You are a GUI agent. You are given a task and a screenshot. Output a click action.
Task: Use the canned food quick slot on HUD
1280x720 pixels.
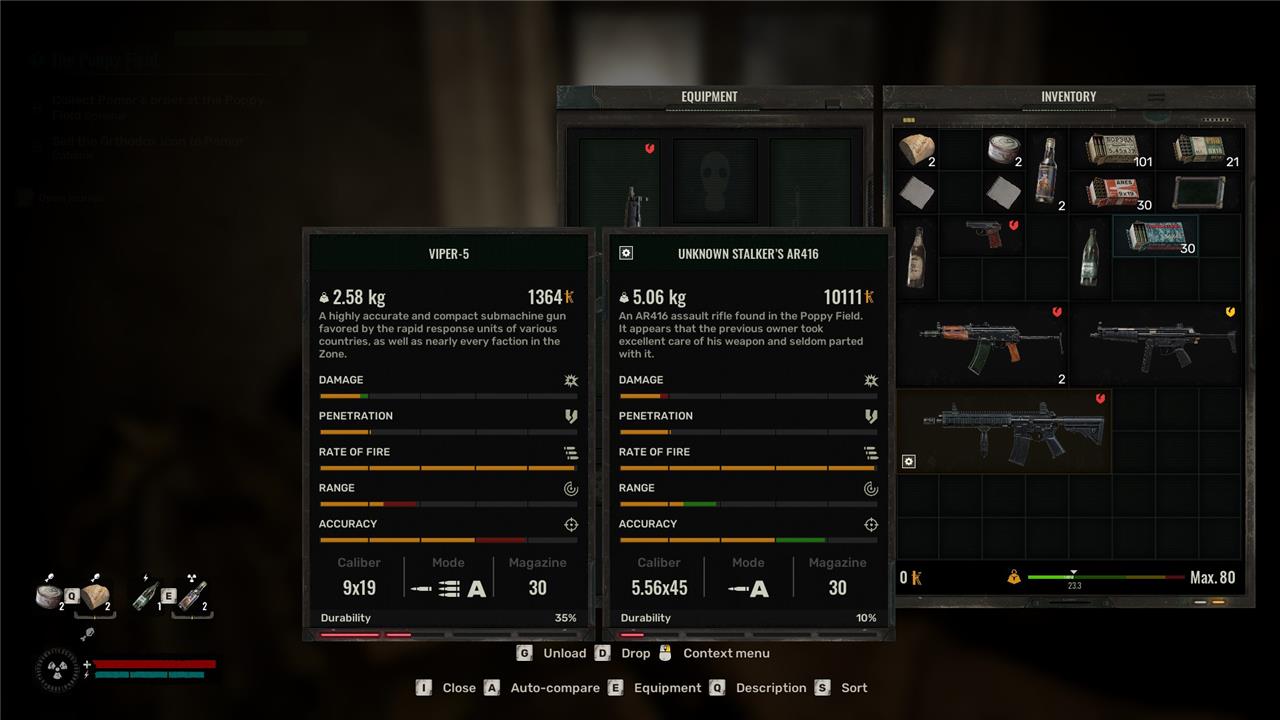pyautogui.click(x=52, y=597)
